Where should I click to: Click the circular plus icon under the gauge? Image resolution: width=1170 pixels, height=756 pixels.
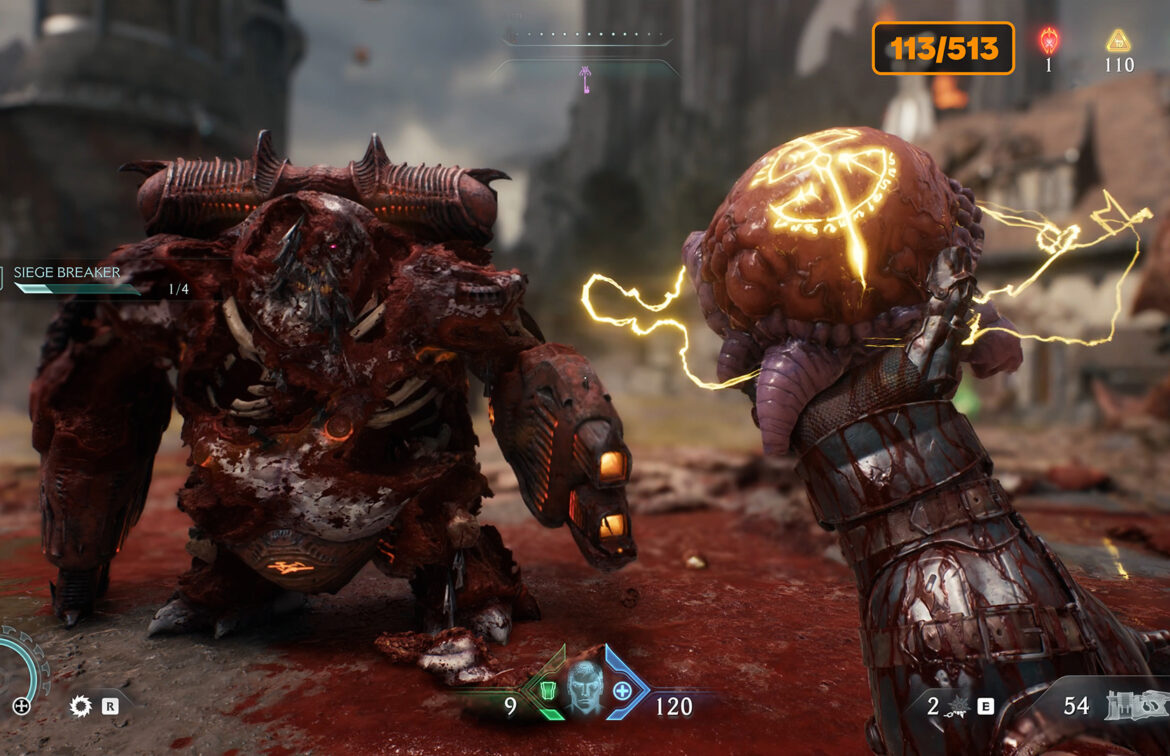21,706
